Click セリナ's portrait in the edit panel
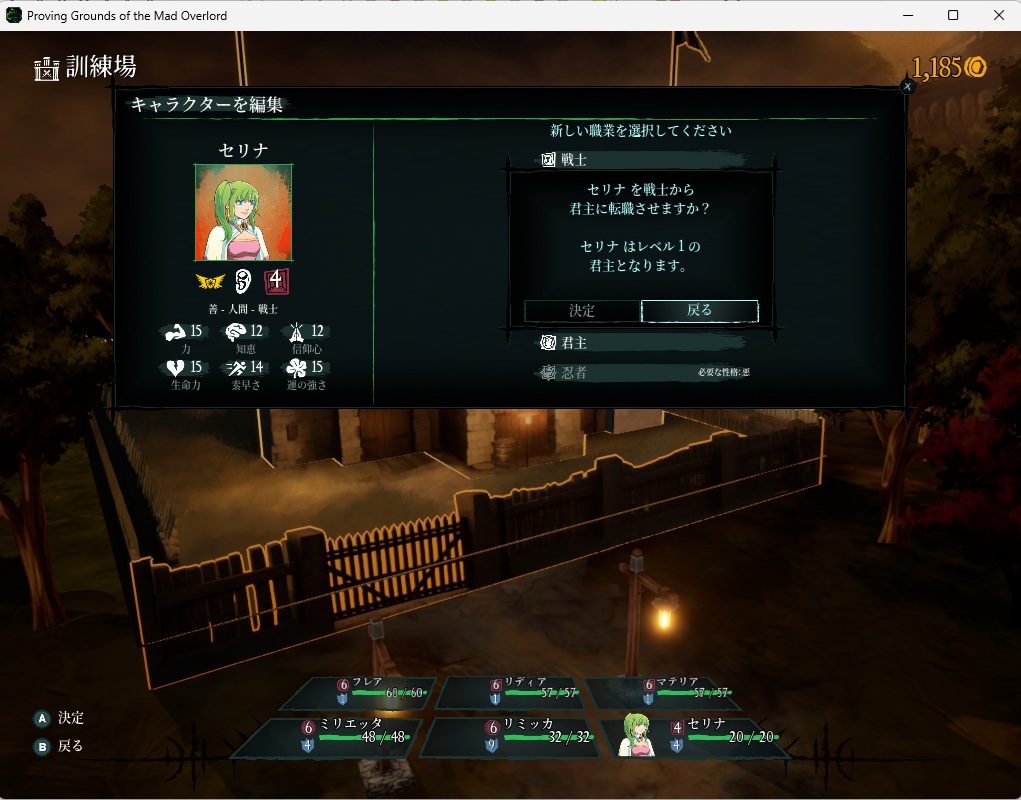This screenshot has width=1021, height=800. (243, 213)
